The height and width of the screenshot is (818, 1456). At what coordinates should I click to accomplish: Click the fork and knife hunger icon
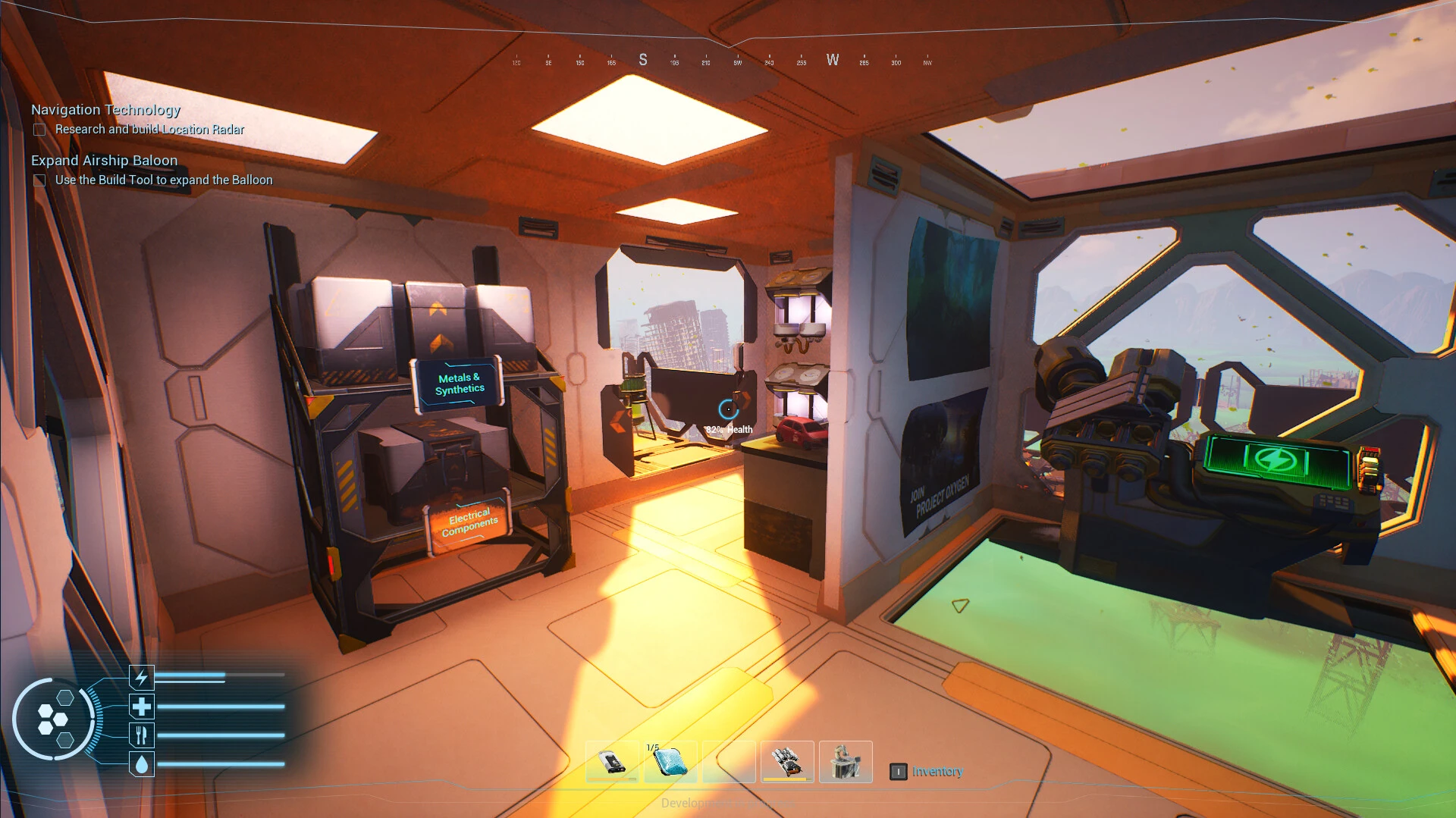(142, 735)
